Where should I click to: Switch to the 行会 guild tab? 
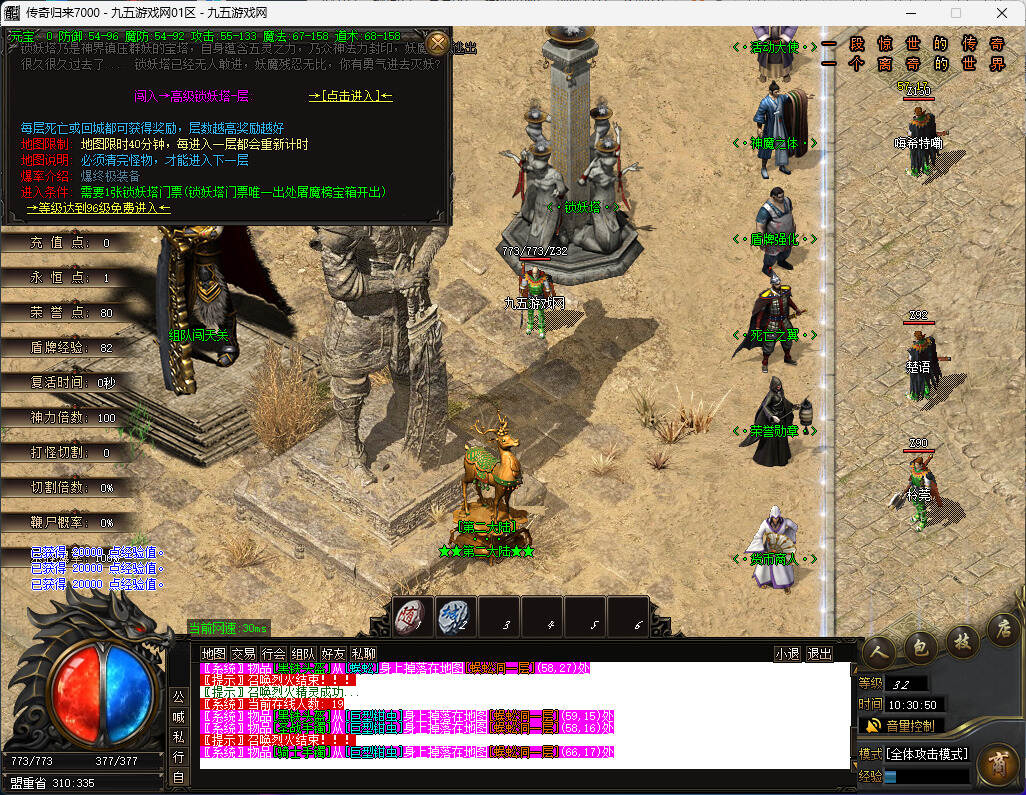(273, 653)
